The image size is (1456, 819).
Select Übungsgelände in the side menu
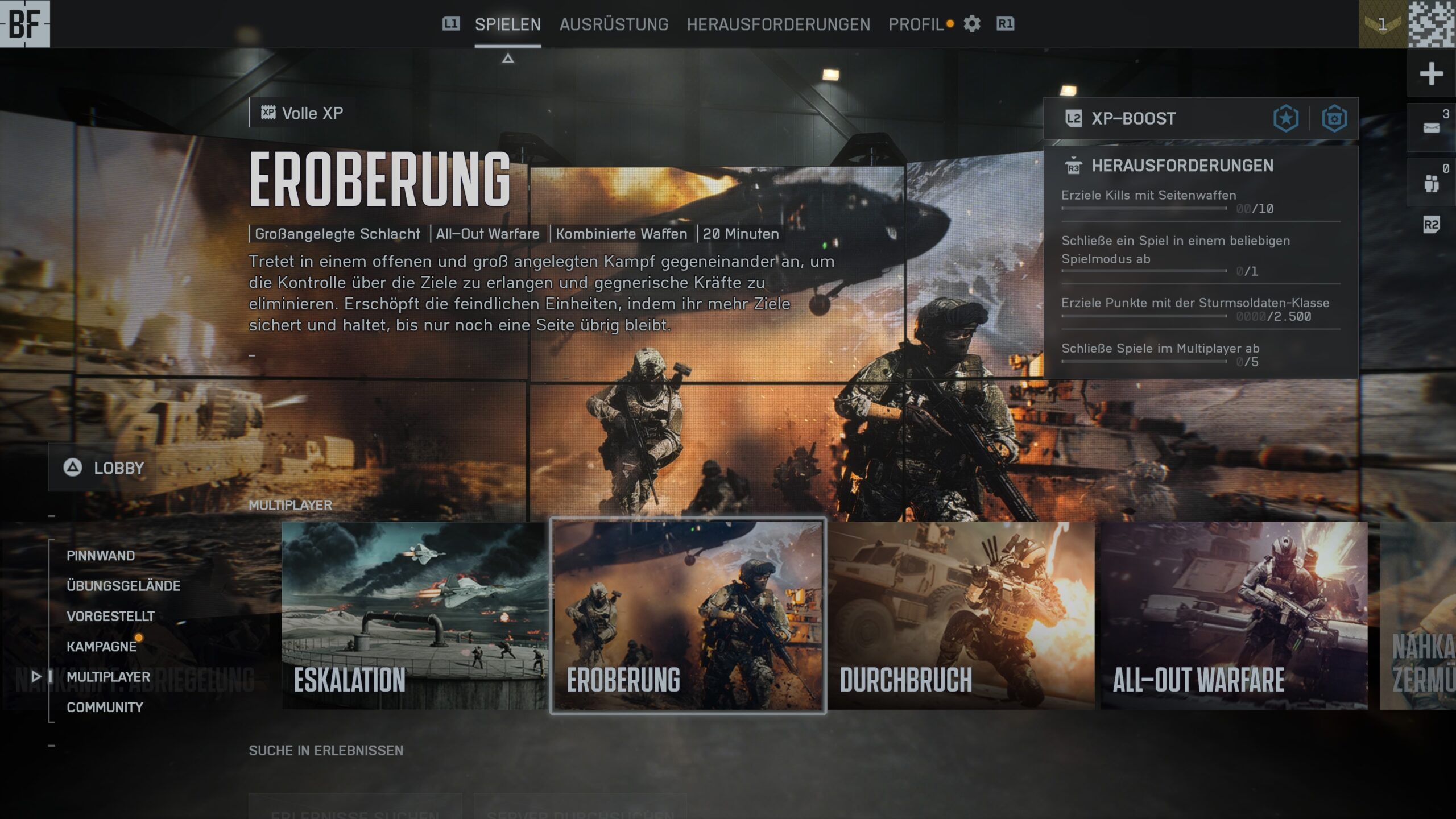[x=123, y=586]
